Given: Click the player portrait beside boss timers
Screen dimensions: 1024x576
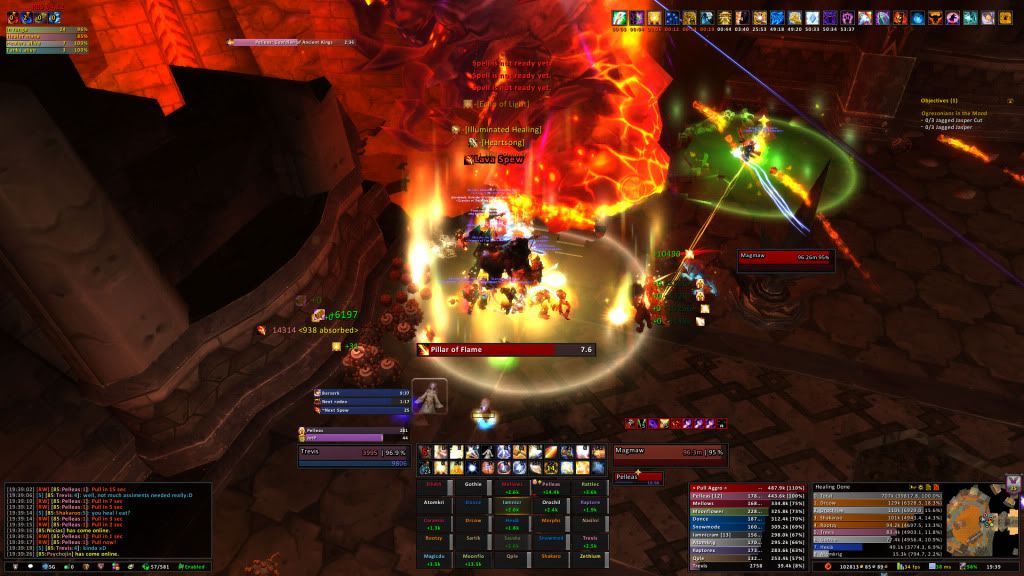Looking at the screenshot, I should pyautogui.click(x=430, y=396).
